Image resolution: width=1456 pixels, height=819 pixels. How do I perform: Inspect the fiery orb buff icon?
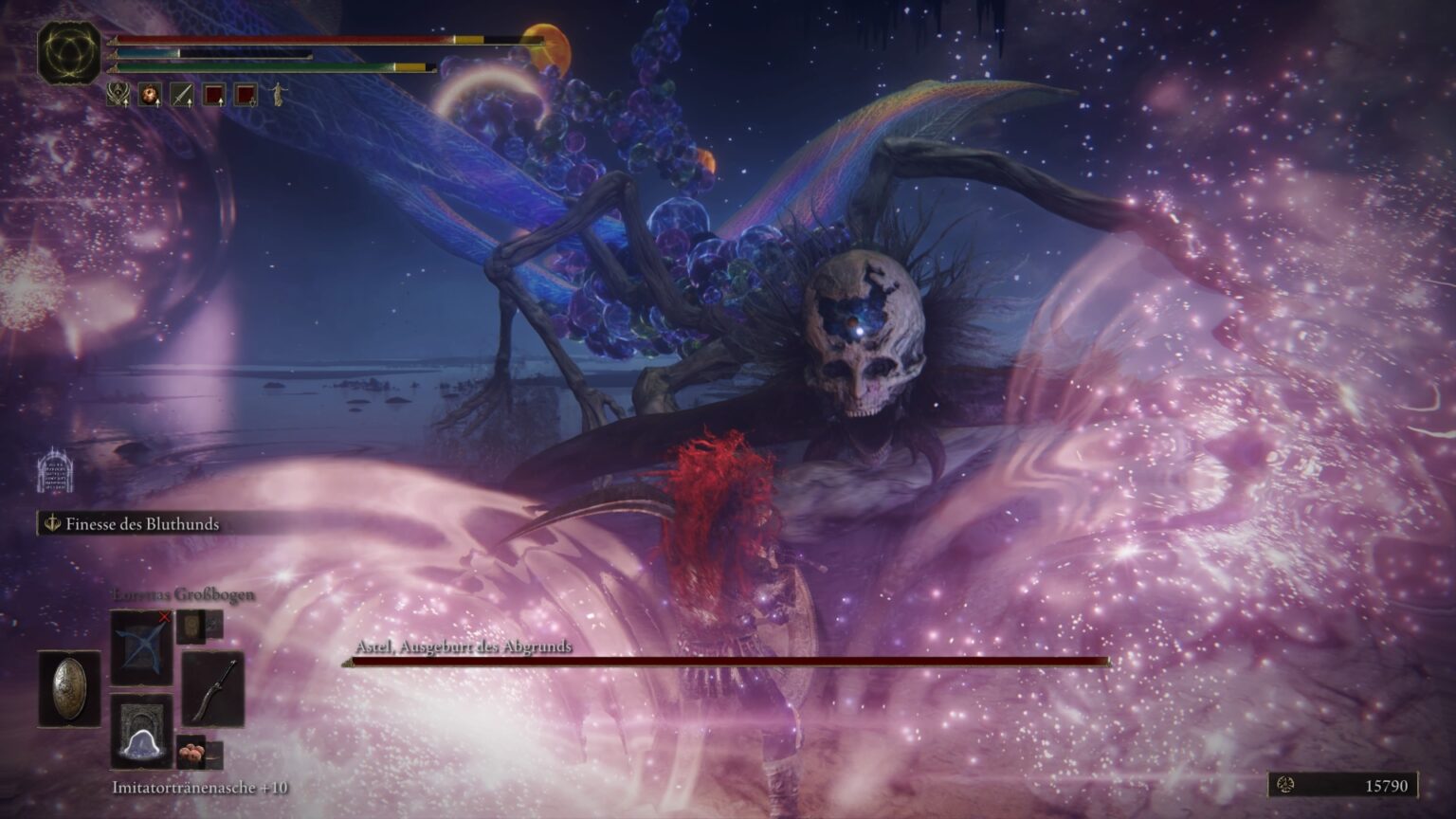click(150, 95)
